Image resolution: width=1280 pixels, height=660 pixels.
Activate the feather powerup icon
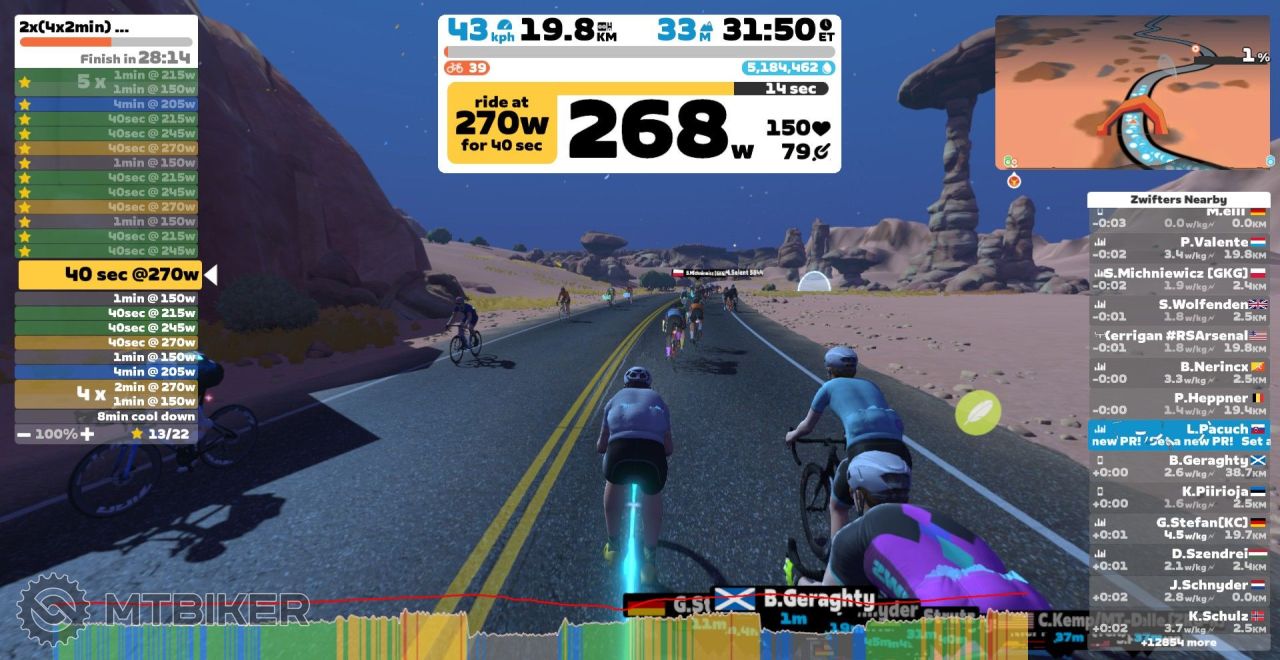[977, 412]
